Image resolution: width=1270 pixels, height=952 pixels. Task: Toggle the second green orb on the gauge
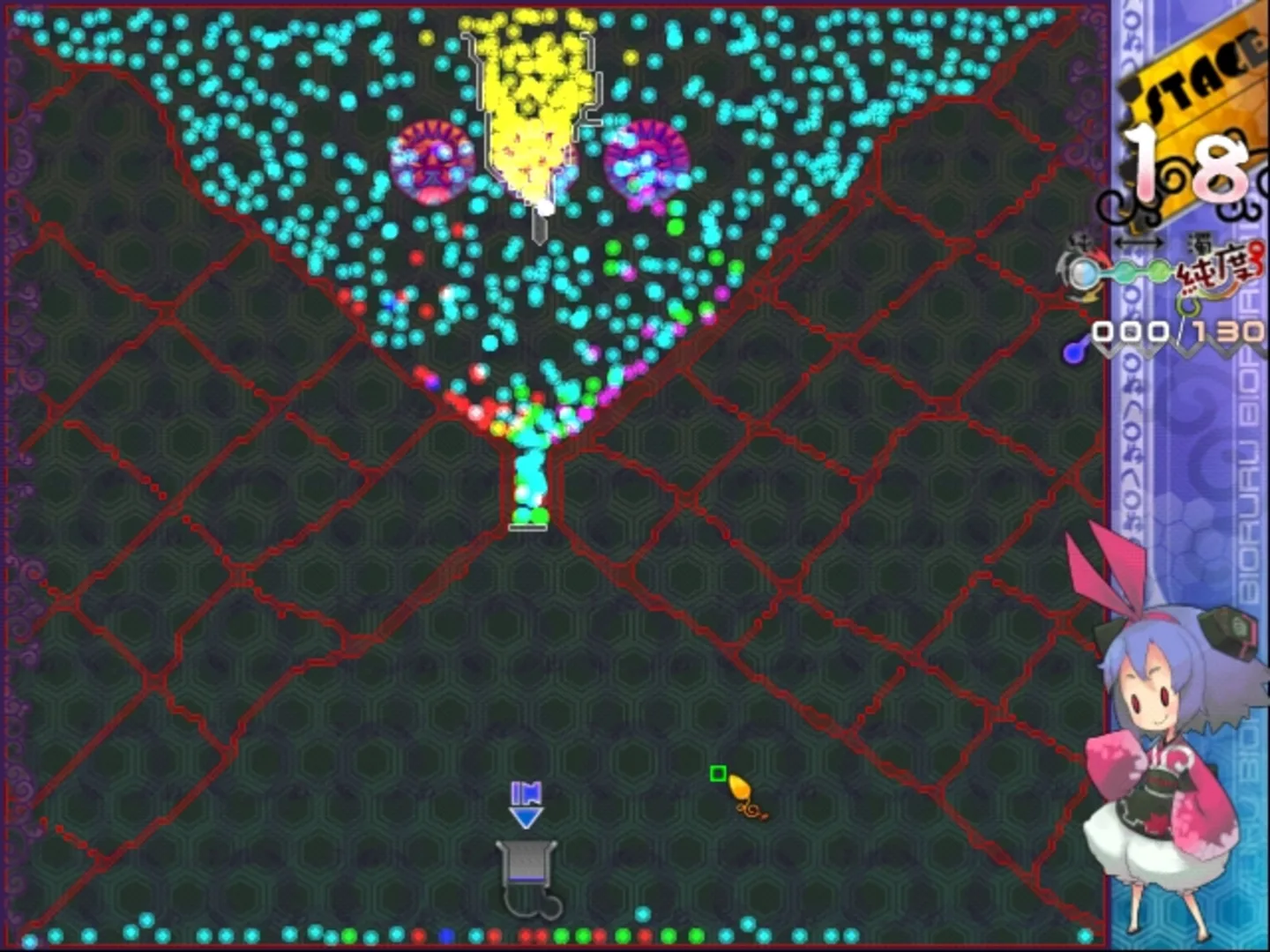point(1160,269)
